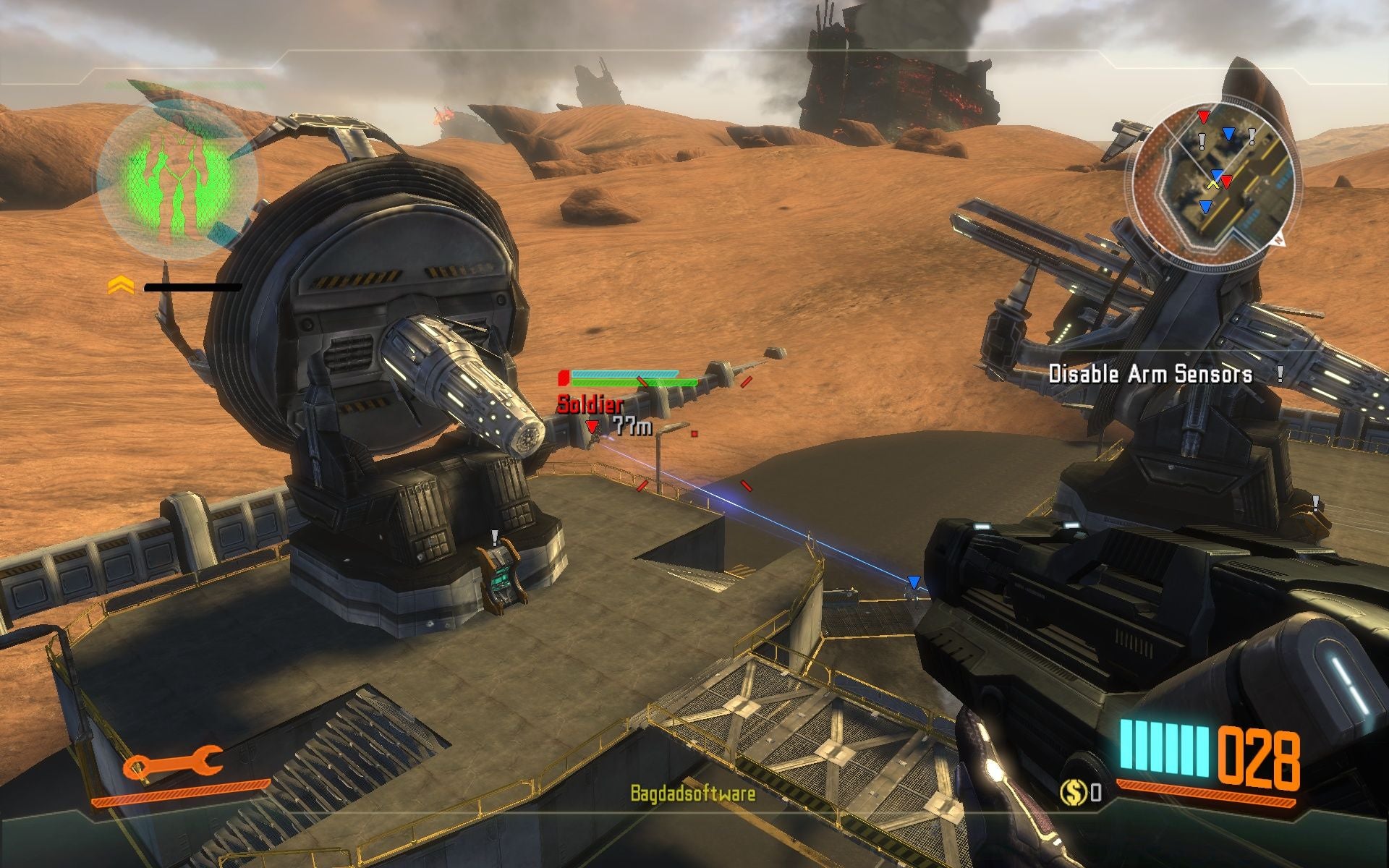Click the orange rank chevron icon
Screen dimensions: 1389x868
click(x=121, y=286)
